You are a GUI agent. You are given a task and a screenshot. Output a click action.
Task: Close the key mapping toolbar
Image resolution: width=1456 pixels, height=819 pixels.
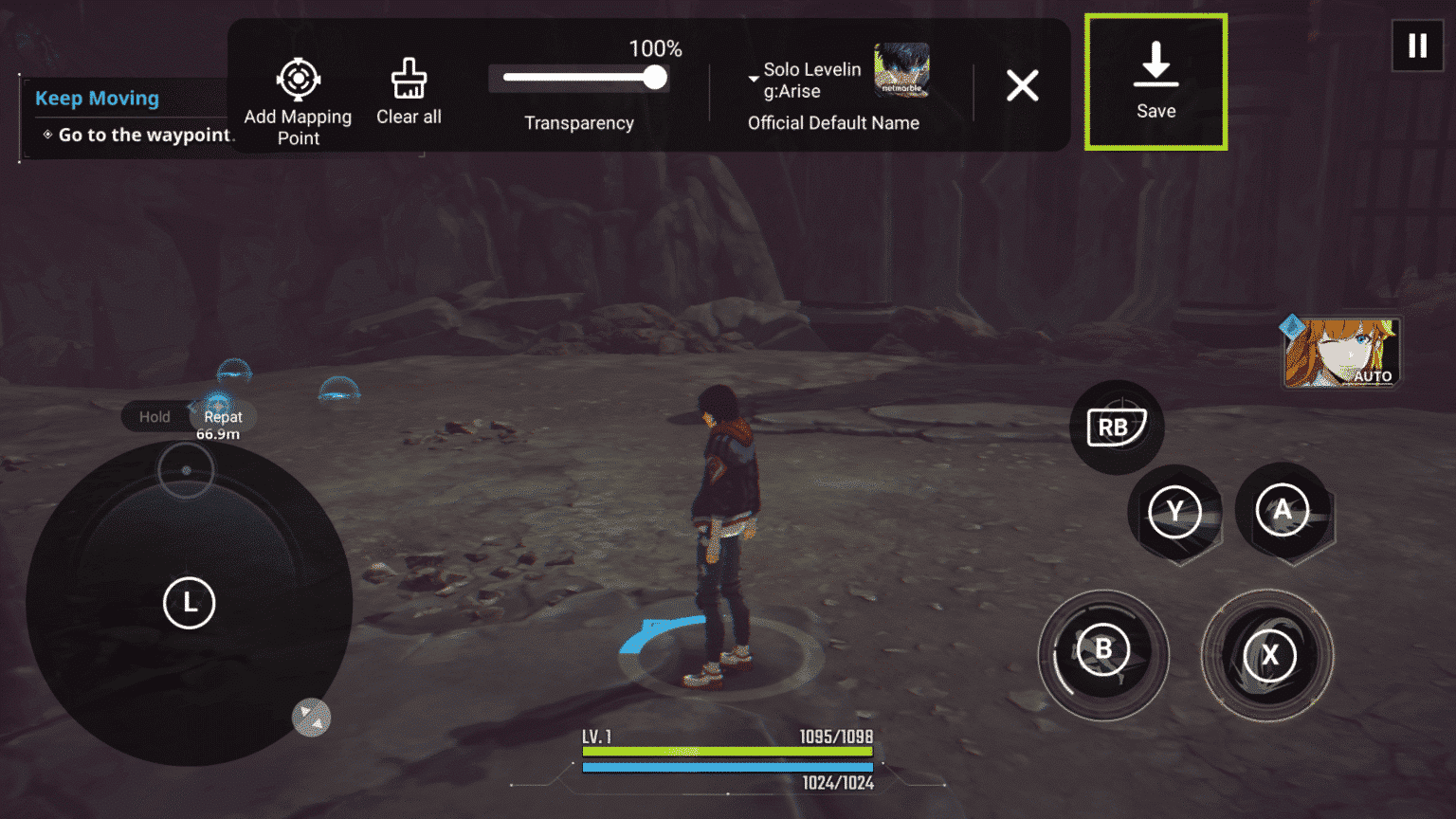tap(1022, 85)
